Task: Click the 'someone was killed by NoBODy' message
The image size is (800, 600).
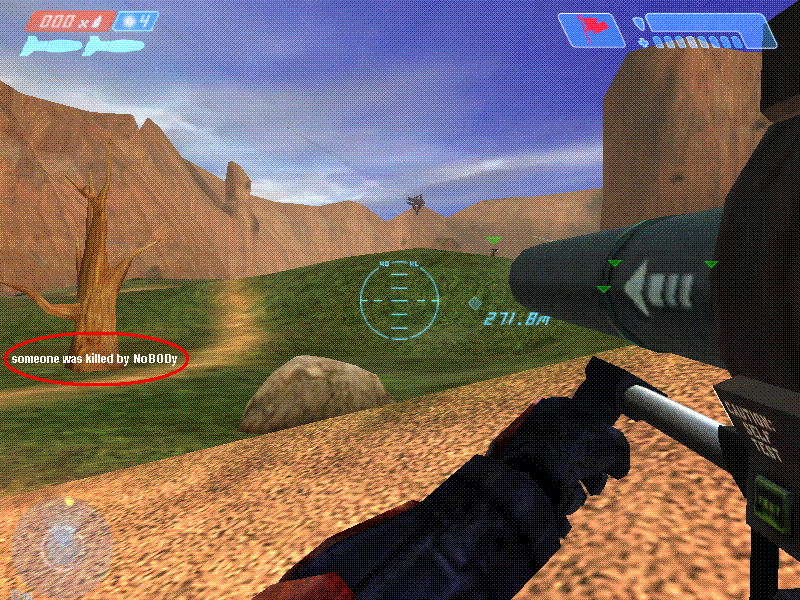Action: (x=98, y=357)
